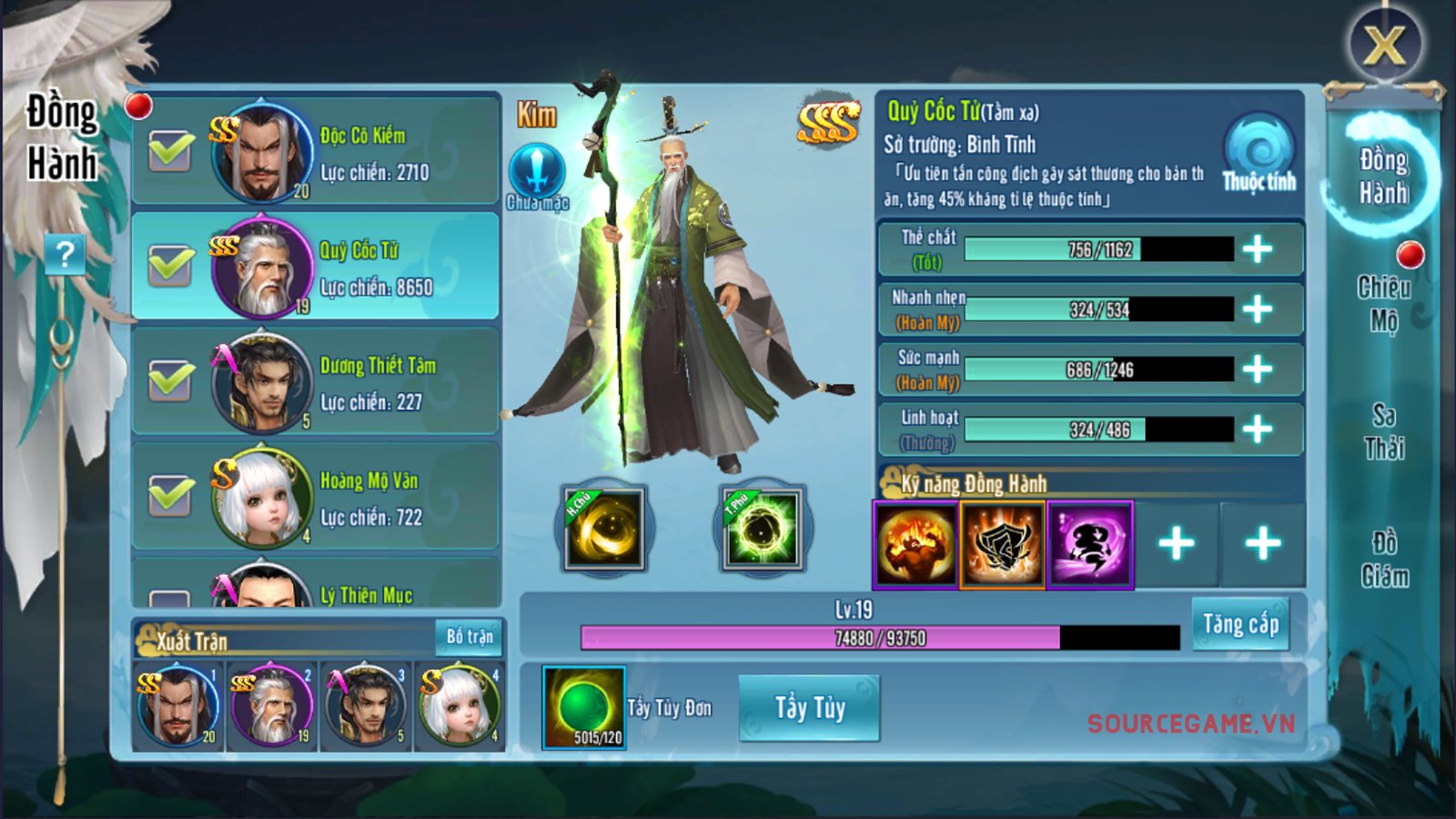Increase Sức mạnh with its plus button

(1258, 369)
